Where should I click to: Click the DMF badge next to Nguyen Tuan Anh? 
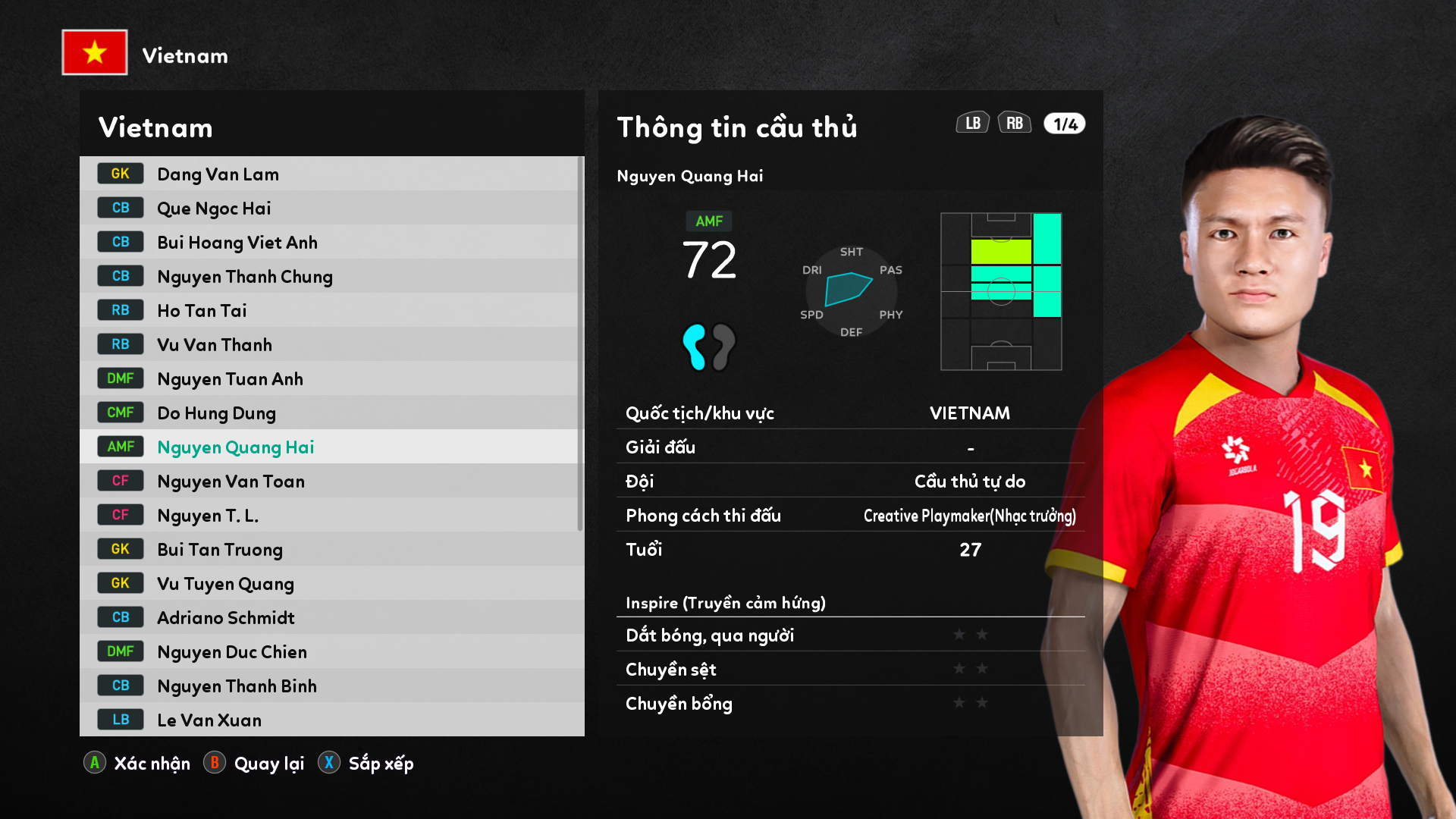coord(120,378)
